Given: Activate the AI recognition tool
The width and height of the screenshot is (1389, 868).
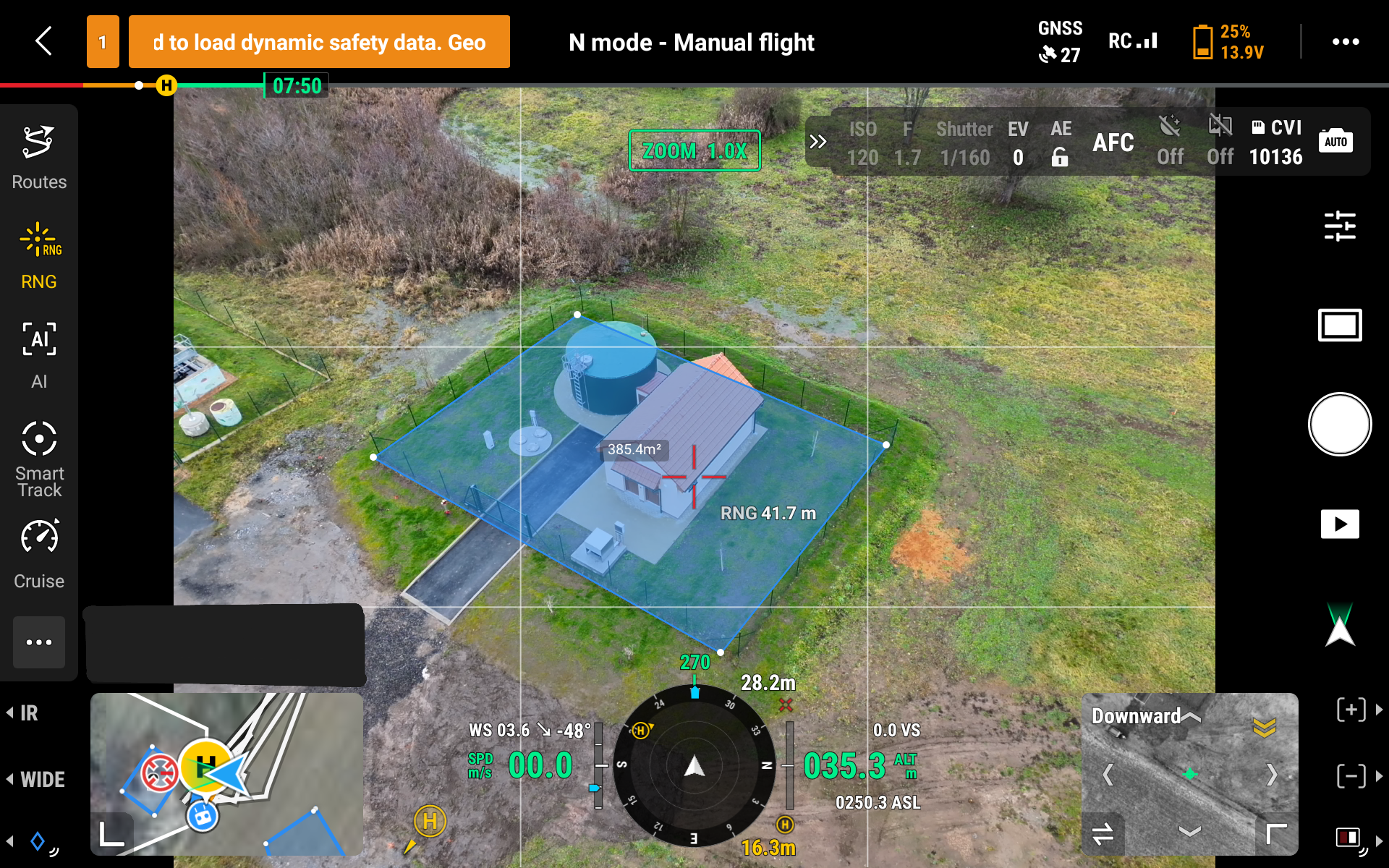Looking at the screenshot, I should (39, 354).
